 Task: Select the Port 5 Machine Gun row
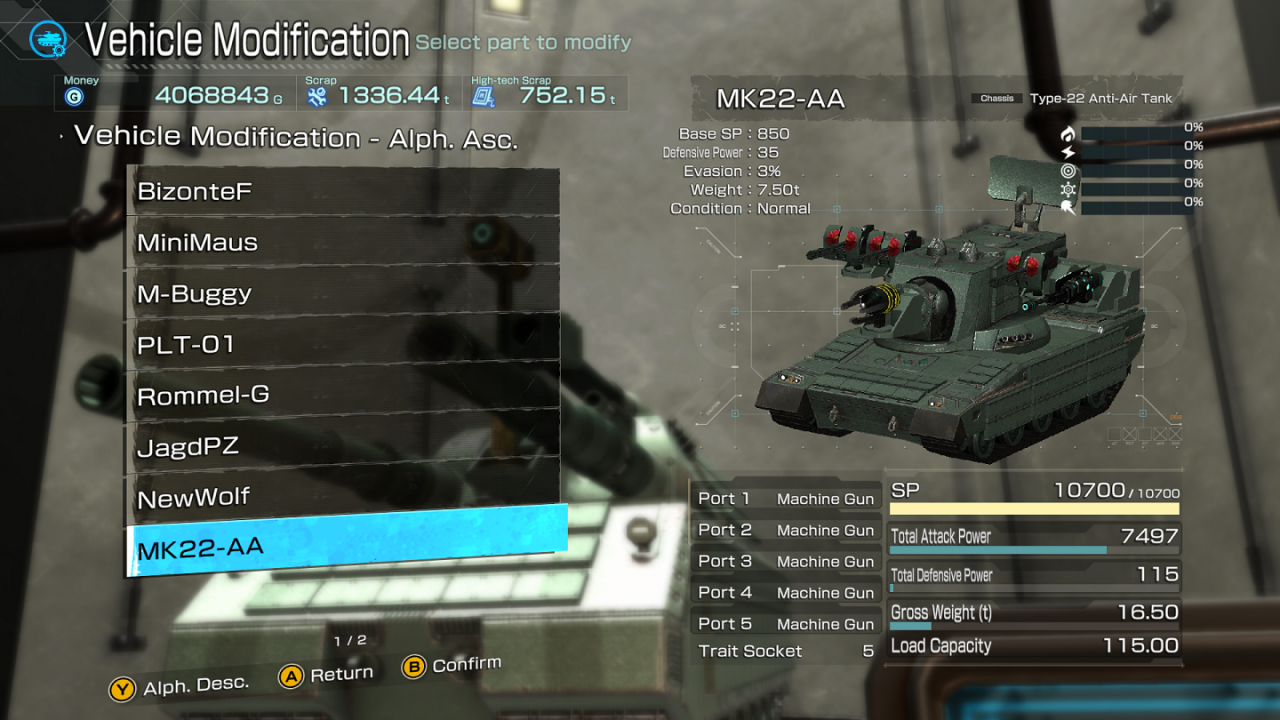785,623
